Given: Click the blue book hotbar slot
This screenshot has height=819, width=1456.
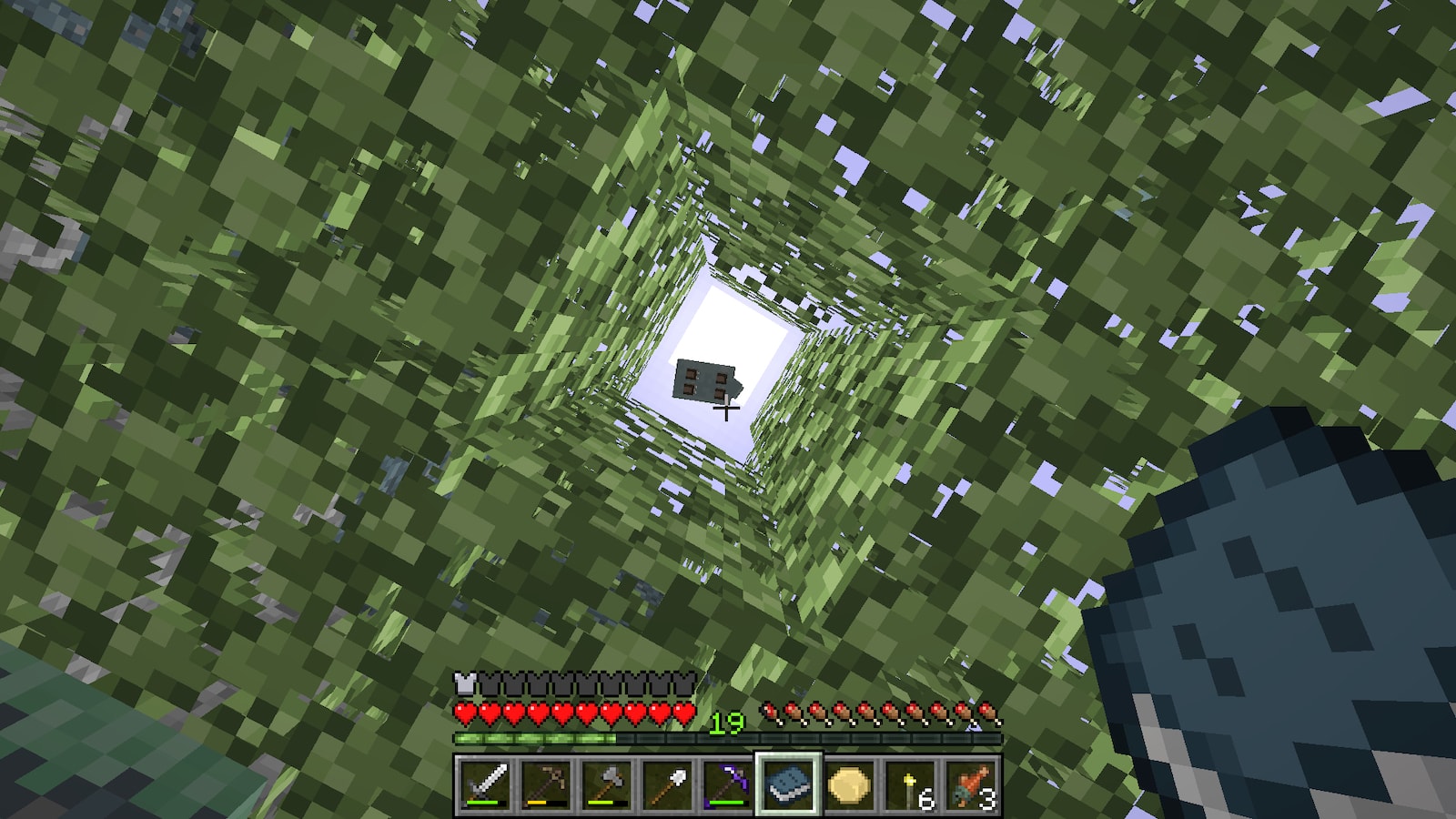Looking at the screenshot, I should (788, 784).
